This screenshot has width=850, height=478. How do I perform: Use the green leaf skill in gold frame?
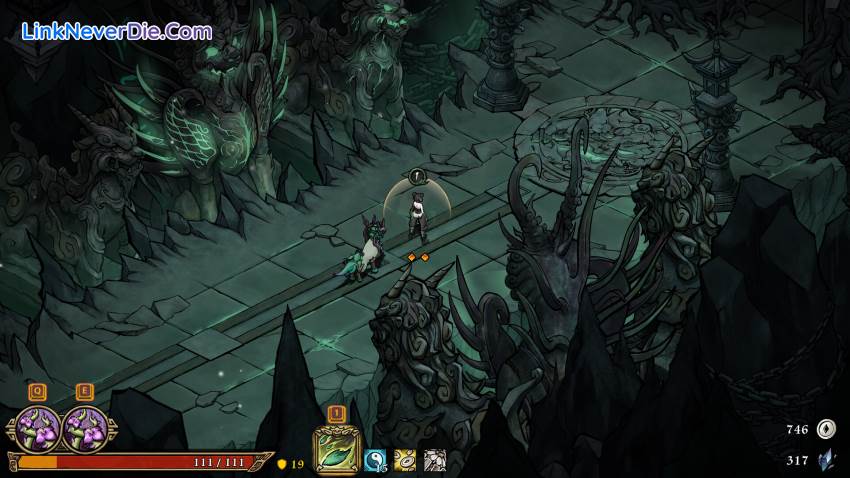[x=336, y=449]
